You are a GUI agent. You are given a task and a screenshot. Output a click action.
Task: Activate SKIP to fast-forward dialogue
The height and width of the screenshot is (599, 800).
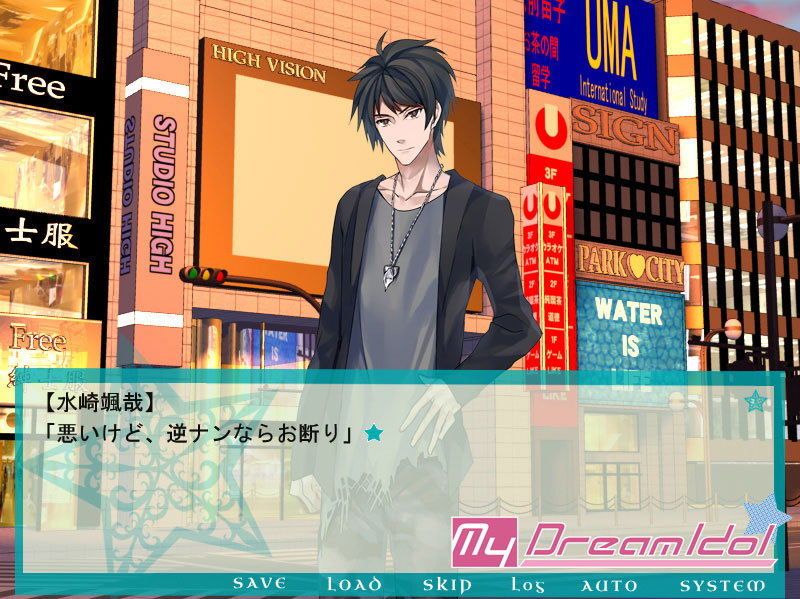(x=447, y=584)
